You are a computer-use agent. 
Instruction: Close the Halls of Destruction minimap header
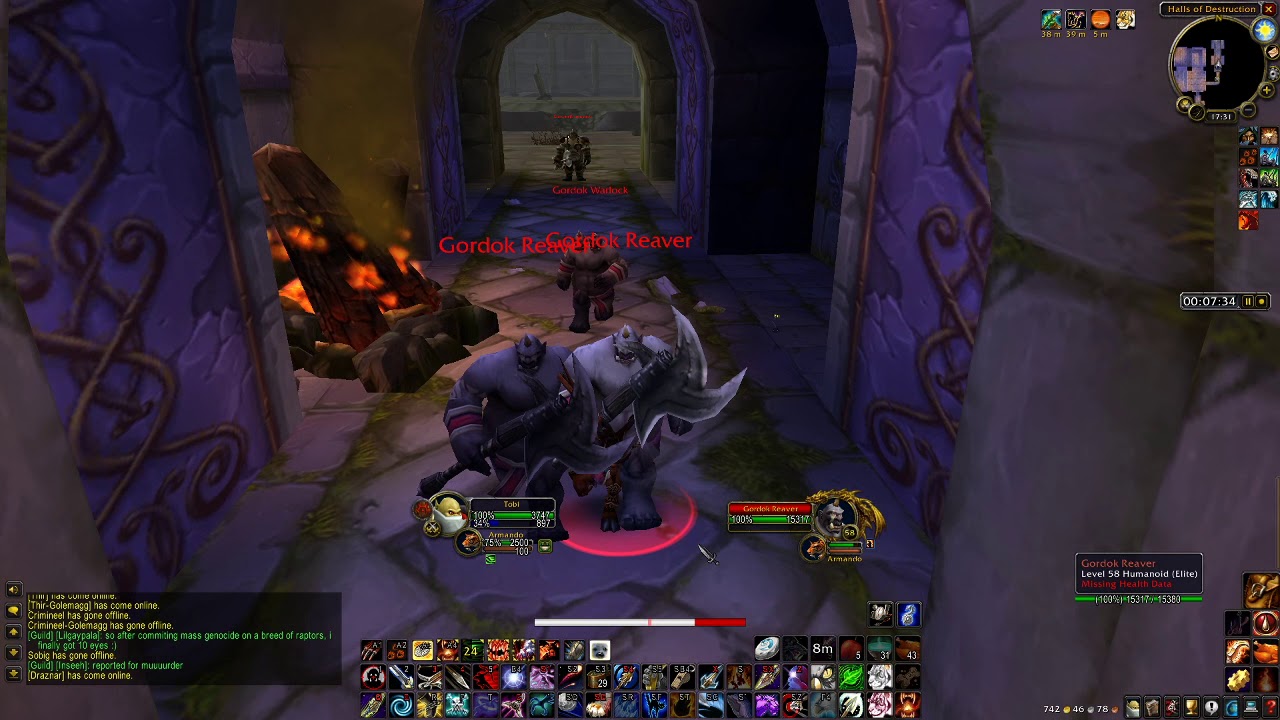1270,9
